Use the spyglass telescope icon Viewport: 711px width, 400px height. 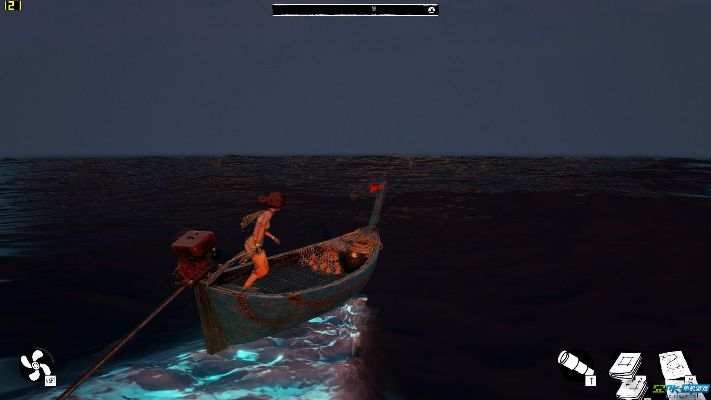tap(575, 366)
